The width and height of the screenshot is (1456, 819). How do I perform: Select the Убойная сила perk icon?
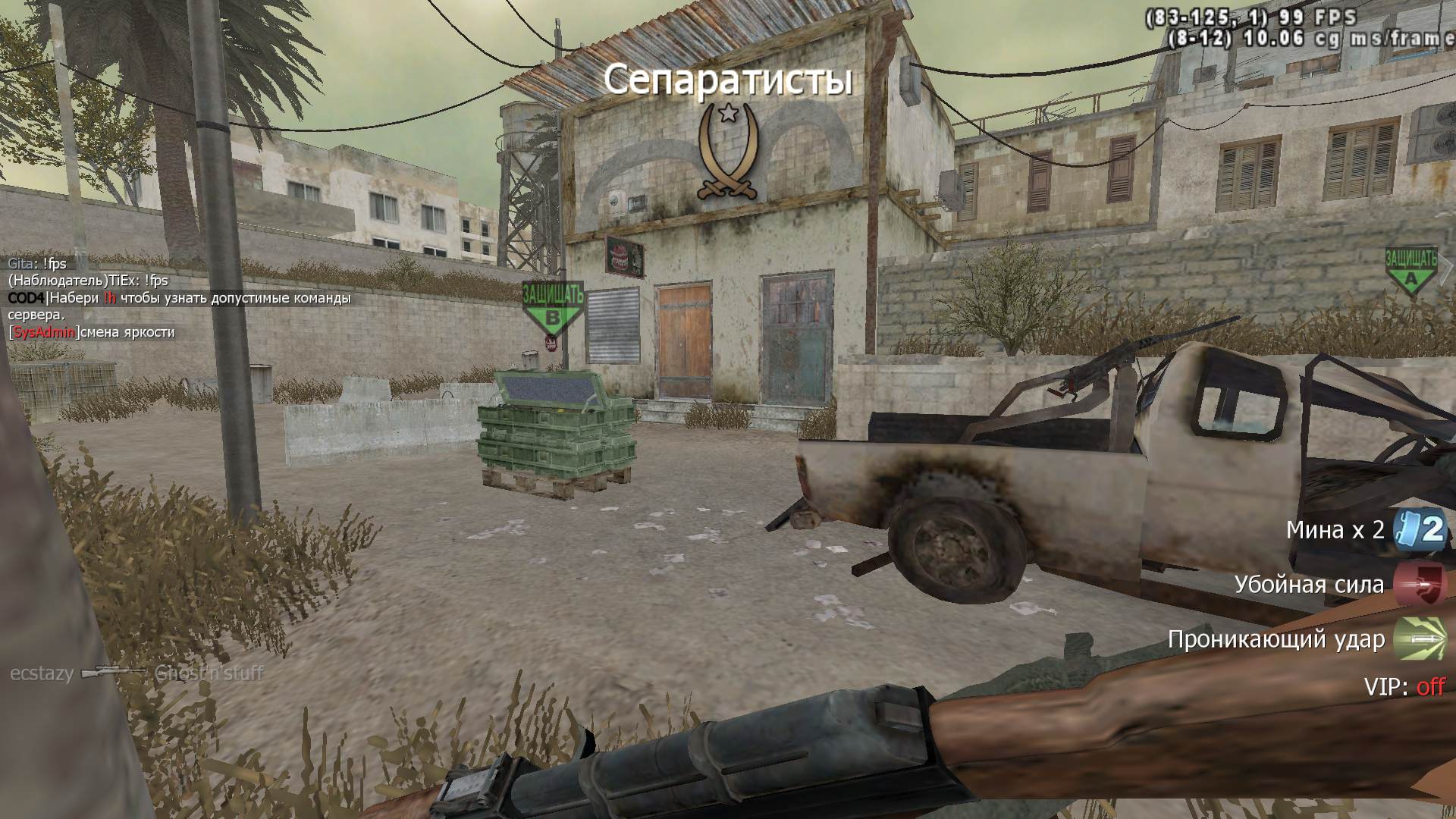point(1420,585)
